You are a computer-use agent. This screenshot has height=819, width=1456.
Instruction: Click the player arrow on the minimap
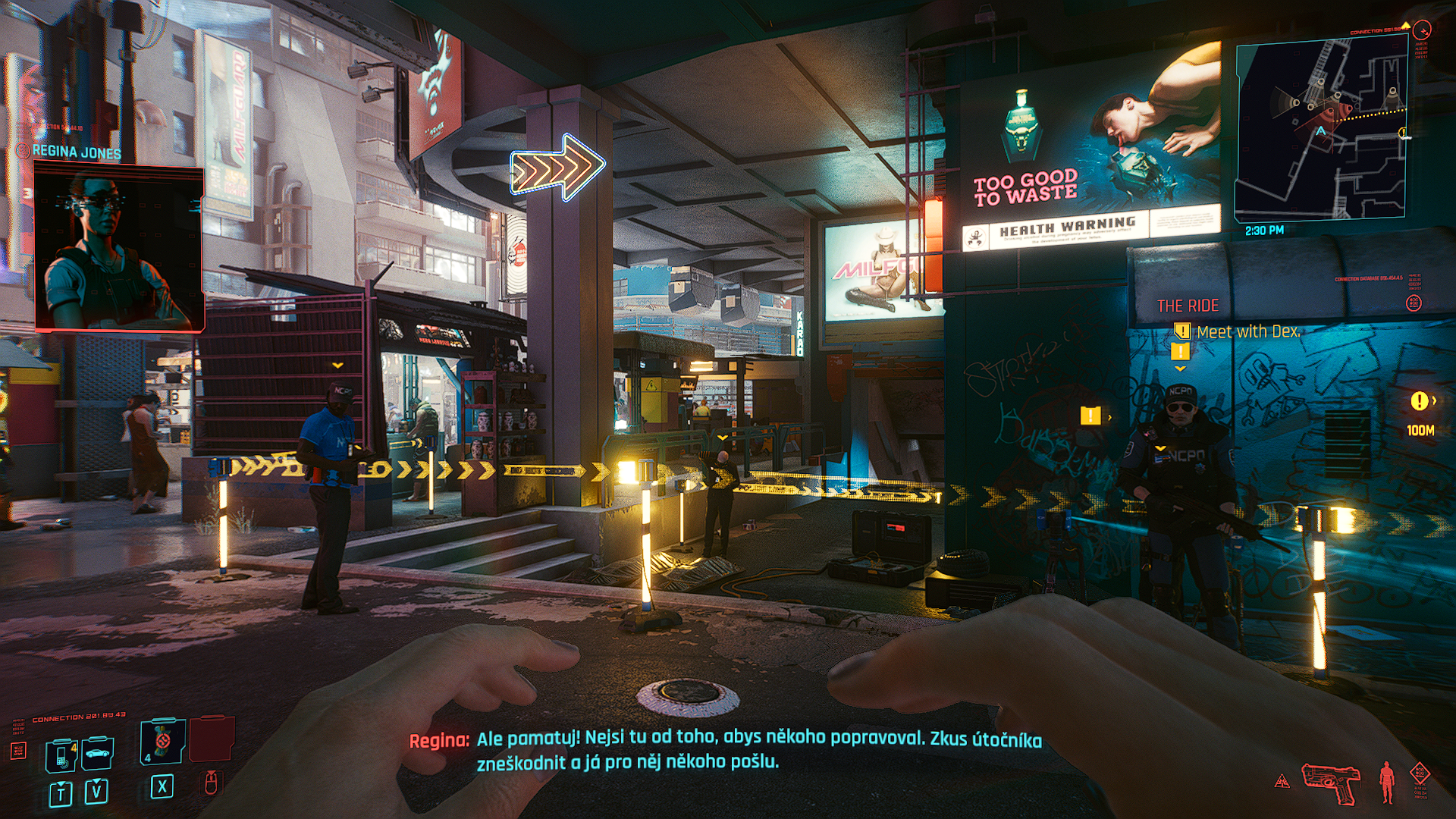(1321, 131)
